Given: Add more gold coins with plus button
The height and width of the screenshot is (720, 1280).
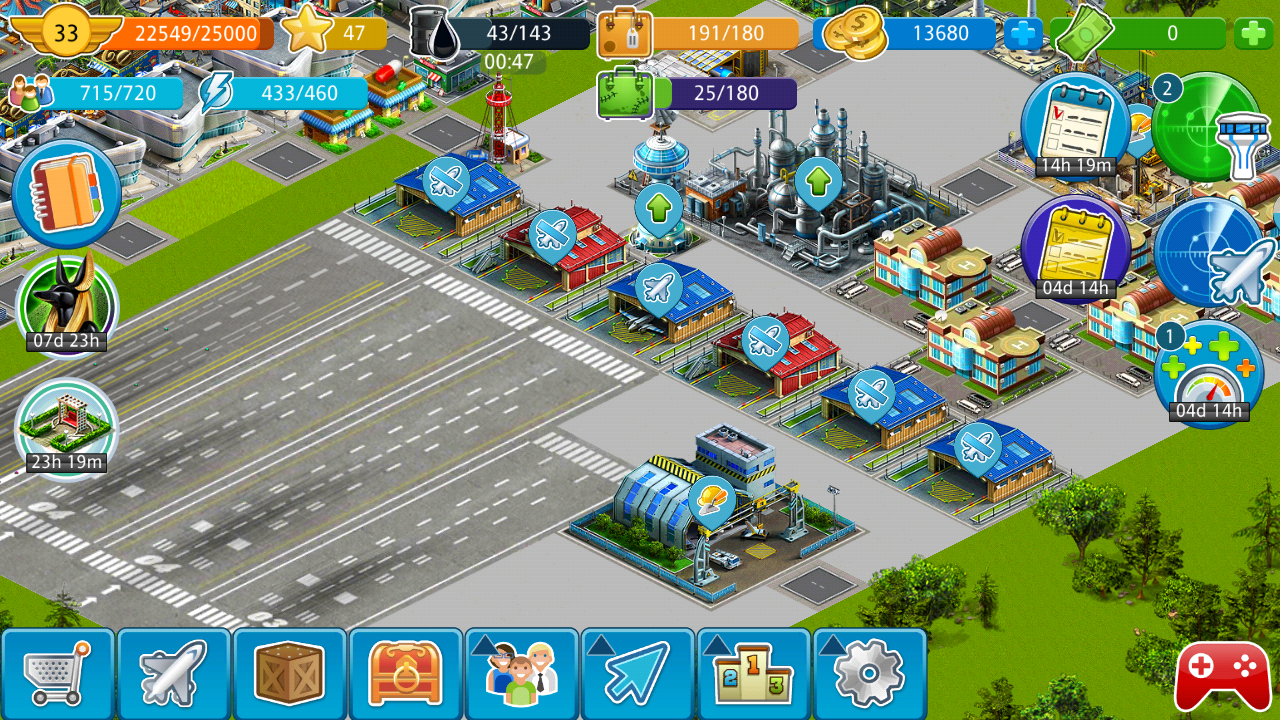Looking at the screenshot, I should 1022,34.
